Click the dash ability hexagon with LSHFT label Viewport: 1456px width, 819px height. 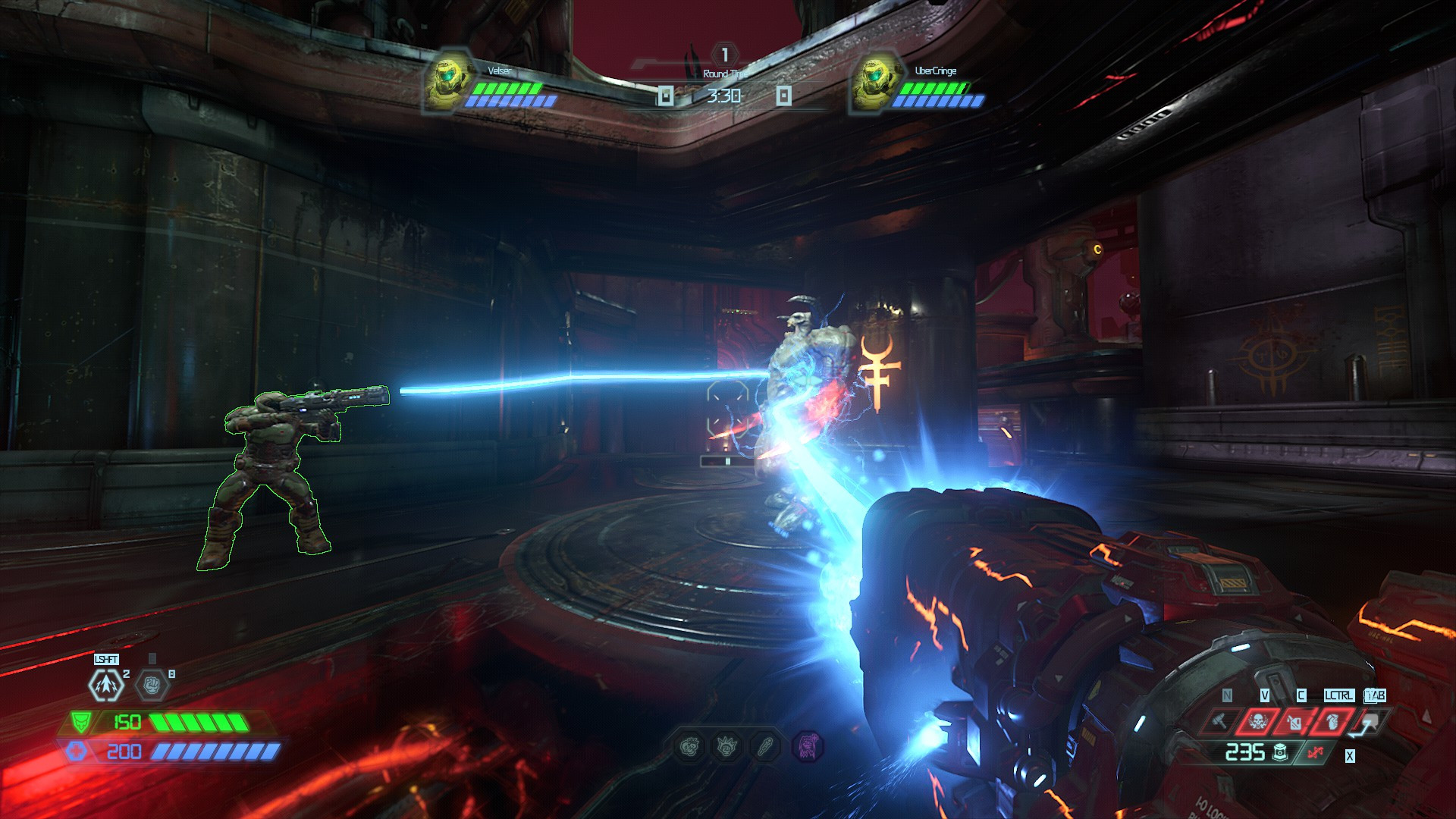pos(105,685)
